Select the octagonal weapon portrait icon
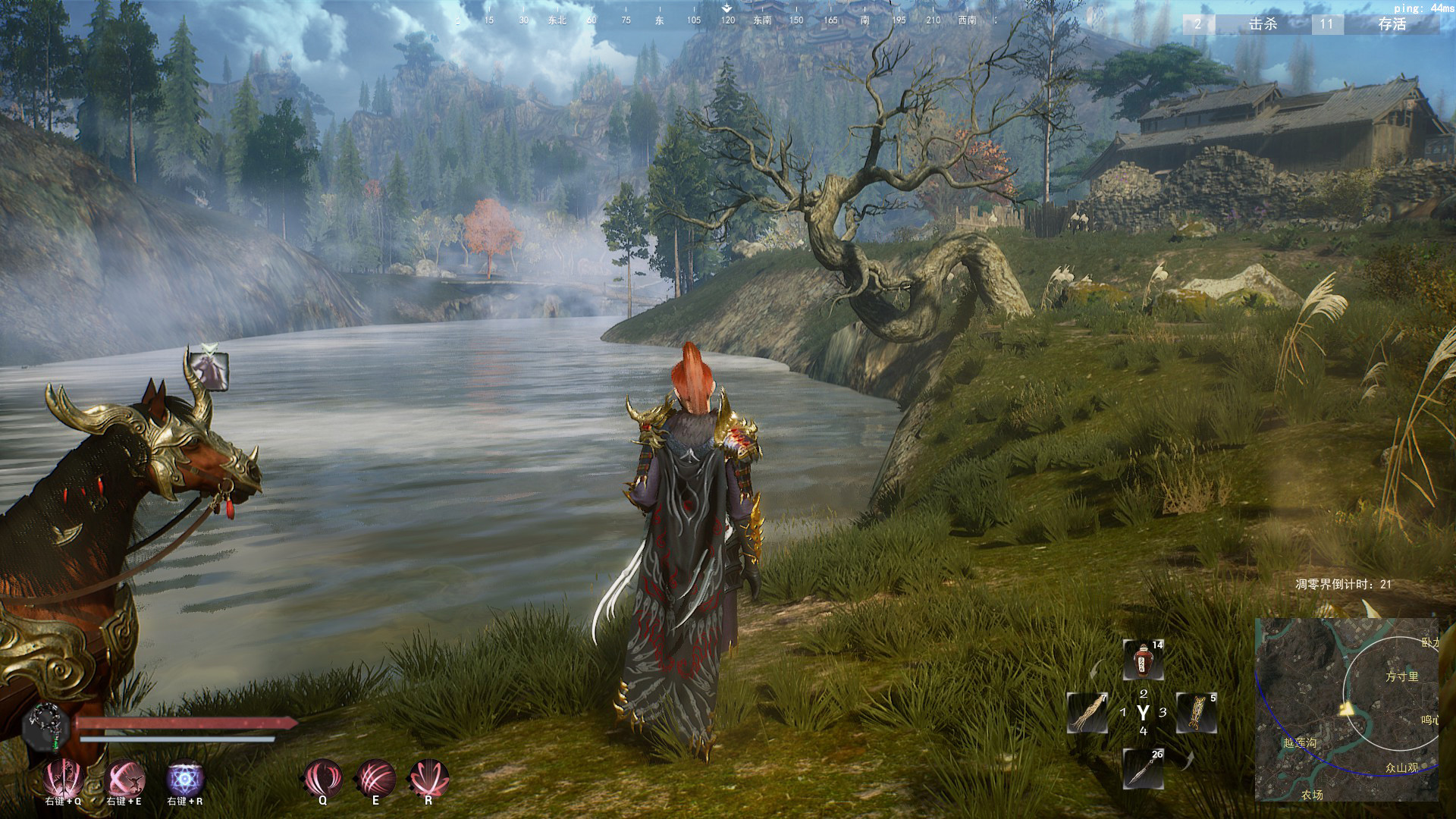 47,726
